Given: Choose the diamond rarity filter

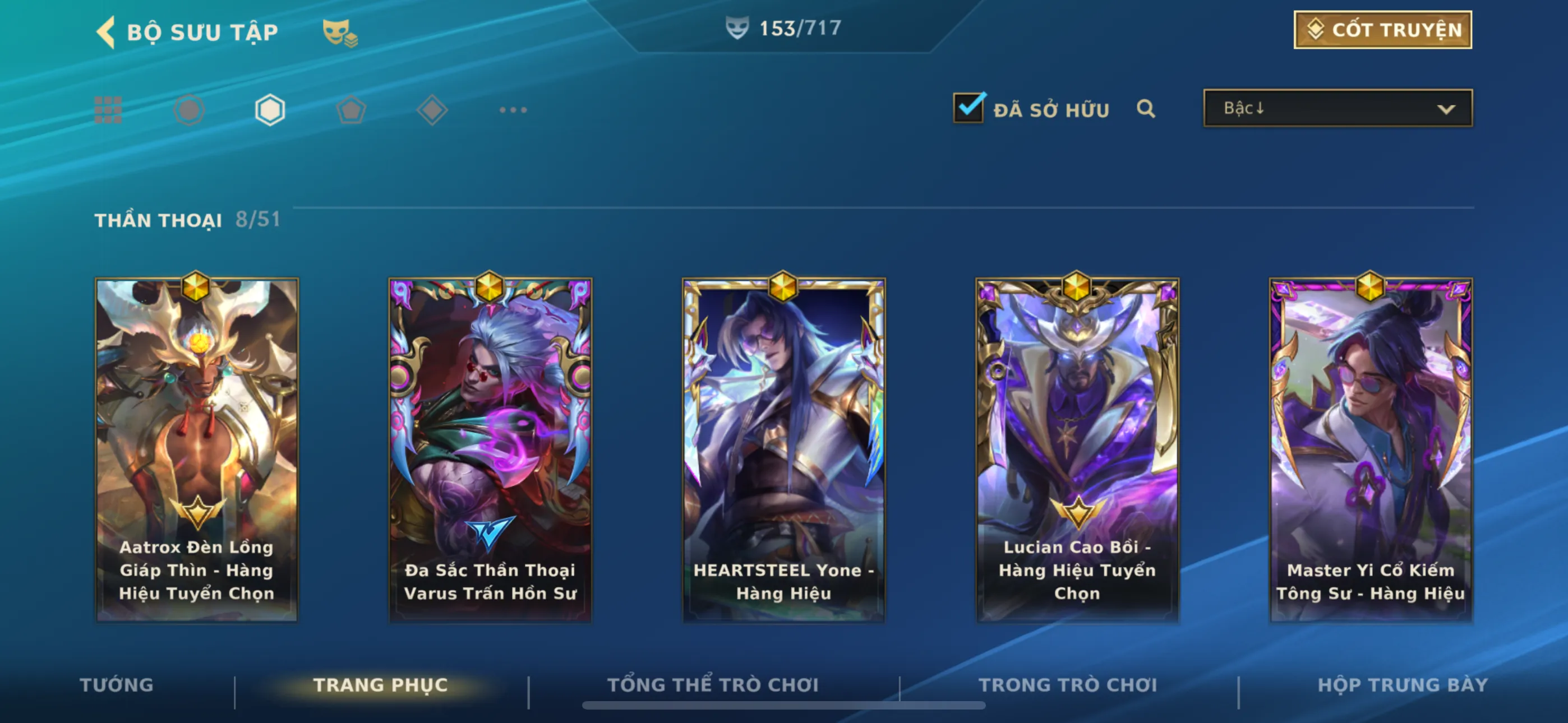Looking at the screenshot, I should (432, 110).
